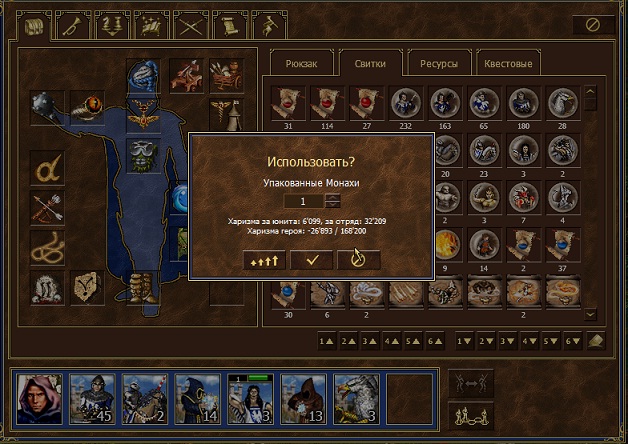
Task: Confirm use with the checkmark button
Action: (311, 259)
